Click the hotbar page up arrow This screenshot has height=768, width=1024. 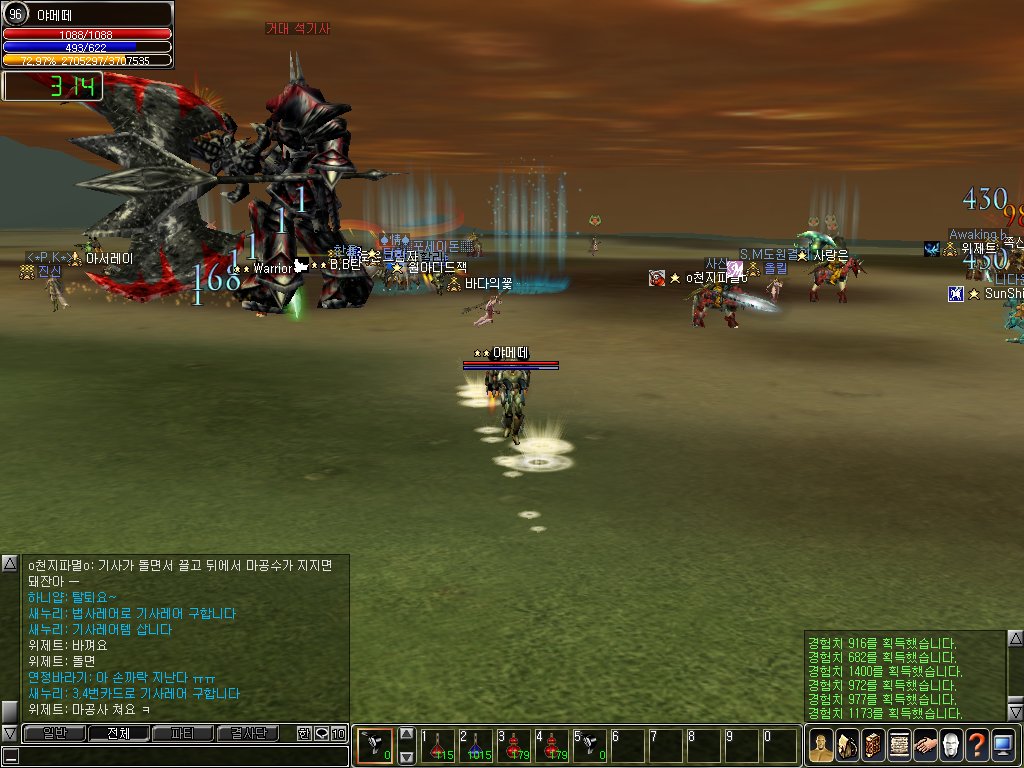tap(406, 734)
